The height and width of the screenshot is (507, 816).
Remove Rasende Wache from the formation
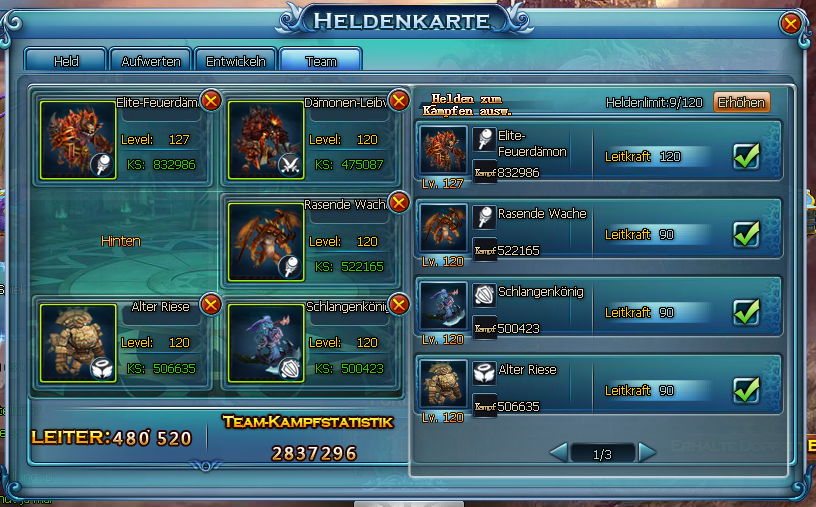click(x=398, y=203)
